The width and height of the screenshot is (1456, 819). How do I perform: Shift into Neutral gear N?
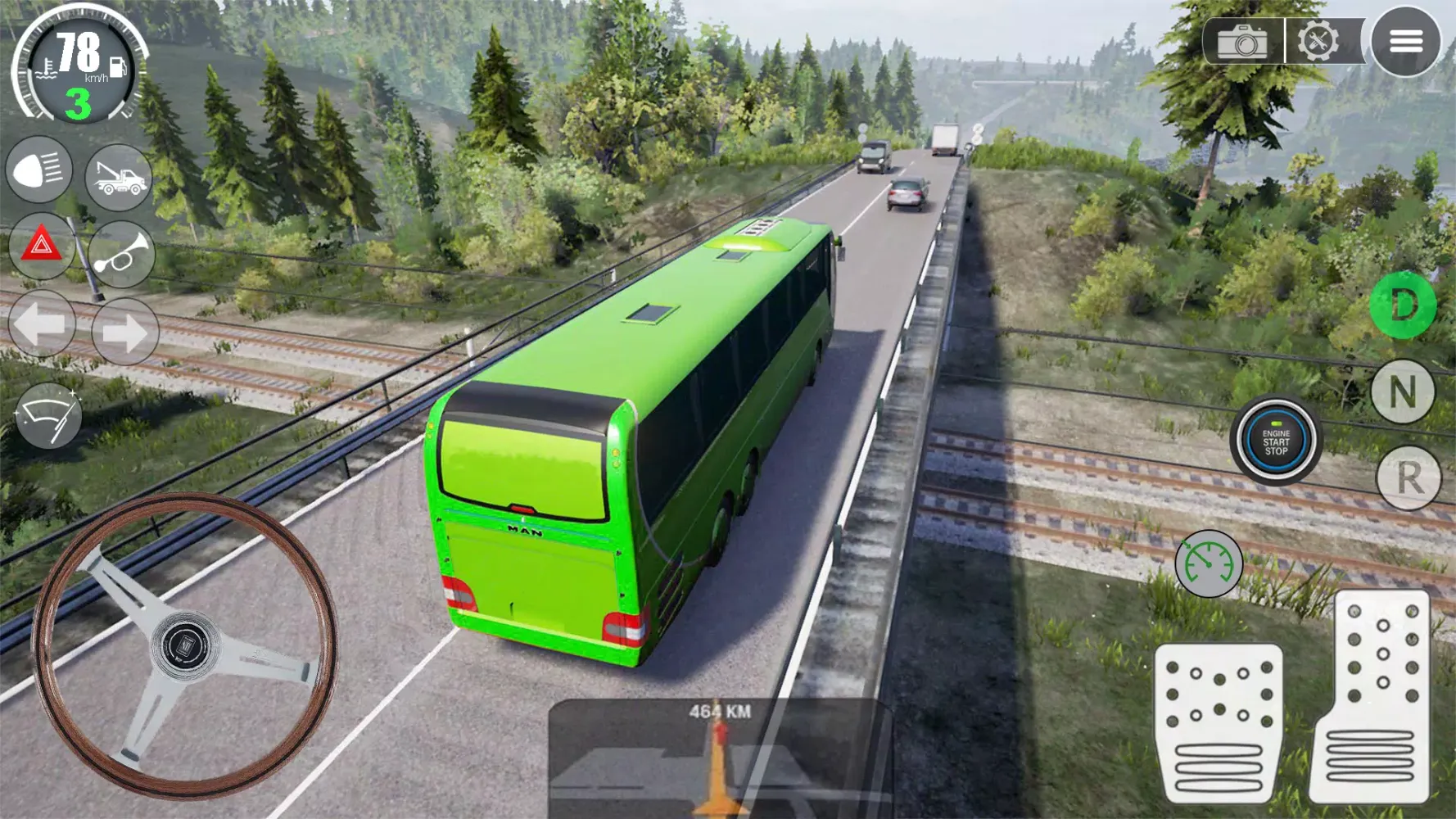click(1404, 391)
